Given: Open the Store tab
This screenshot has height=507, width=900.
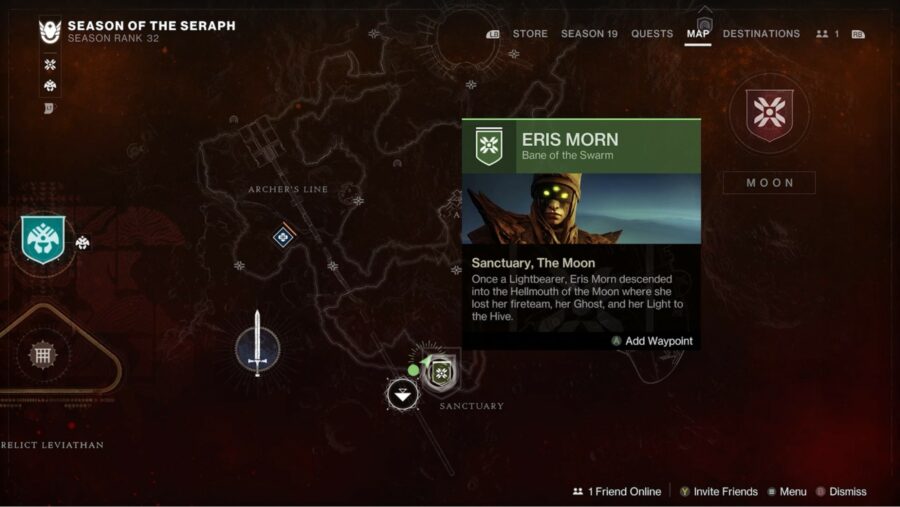Looking at the screenshot, I should pyautogui.click(x=529, y=34).
